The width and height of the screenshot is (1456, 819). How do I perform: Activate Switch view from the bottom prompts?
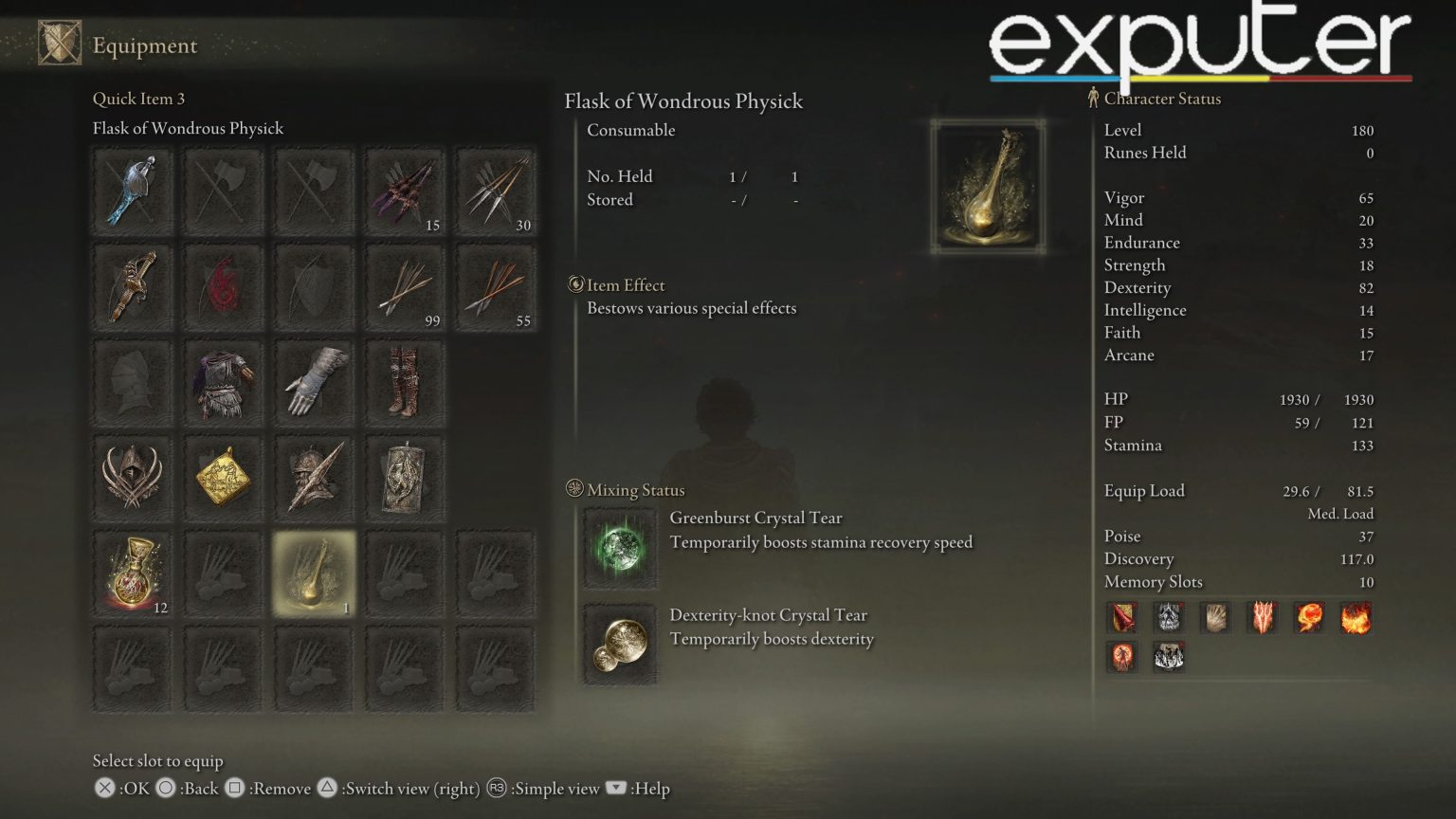click(x=328, y=789)
